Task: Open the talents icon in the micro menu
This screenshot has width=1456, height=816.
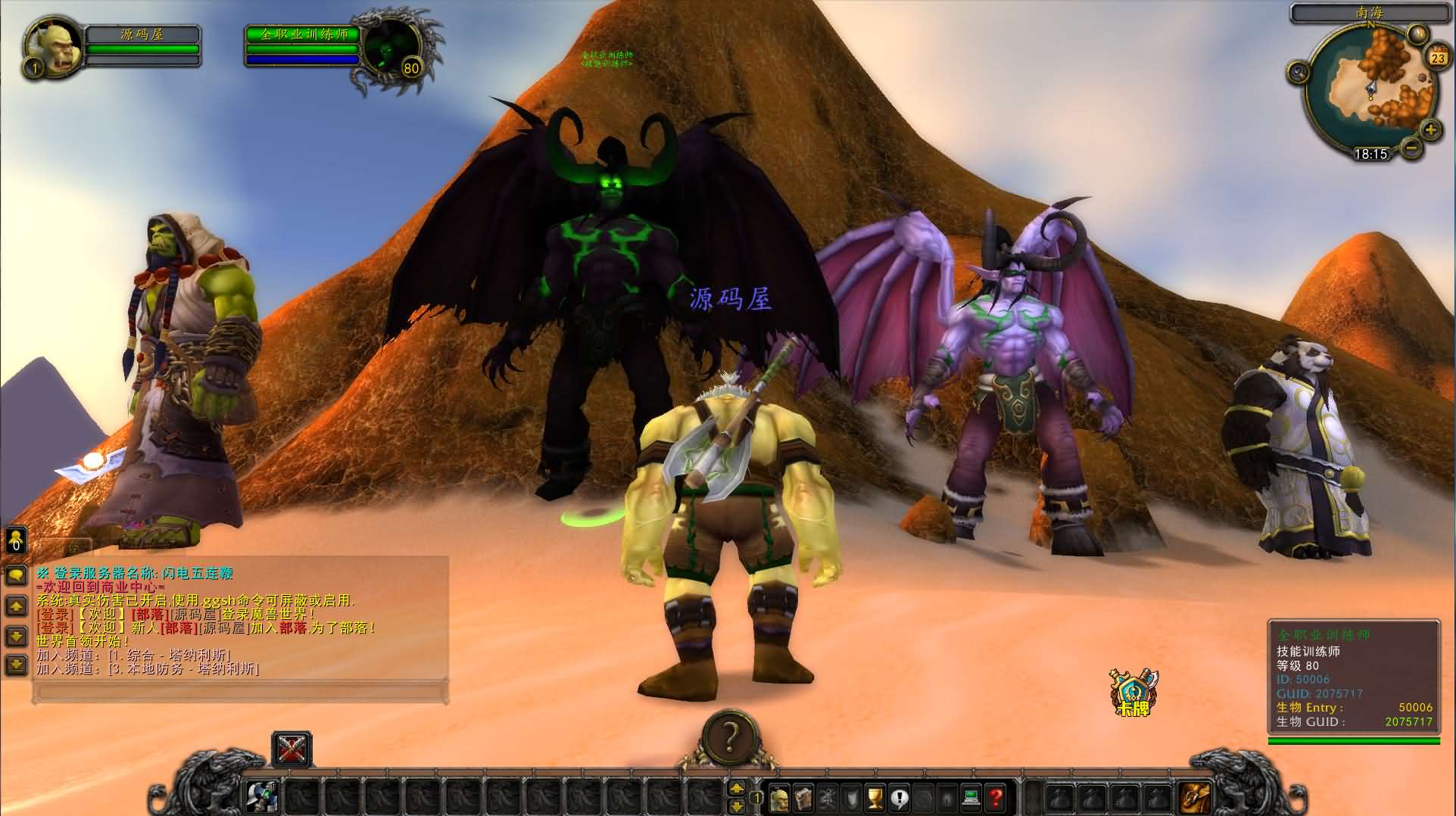Action: click(826, 795)
